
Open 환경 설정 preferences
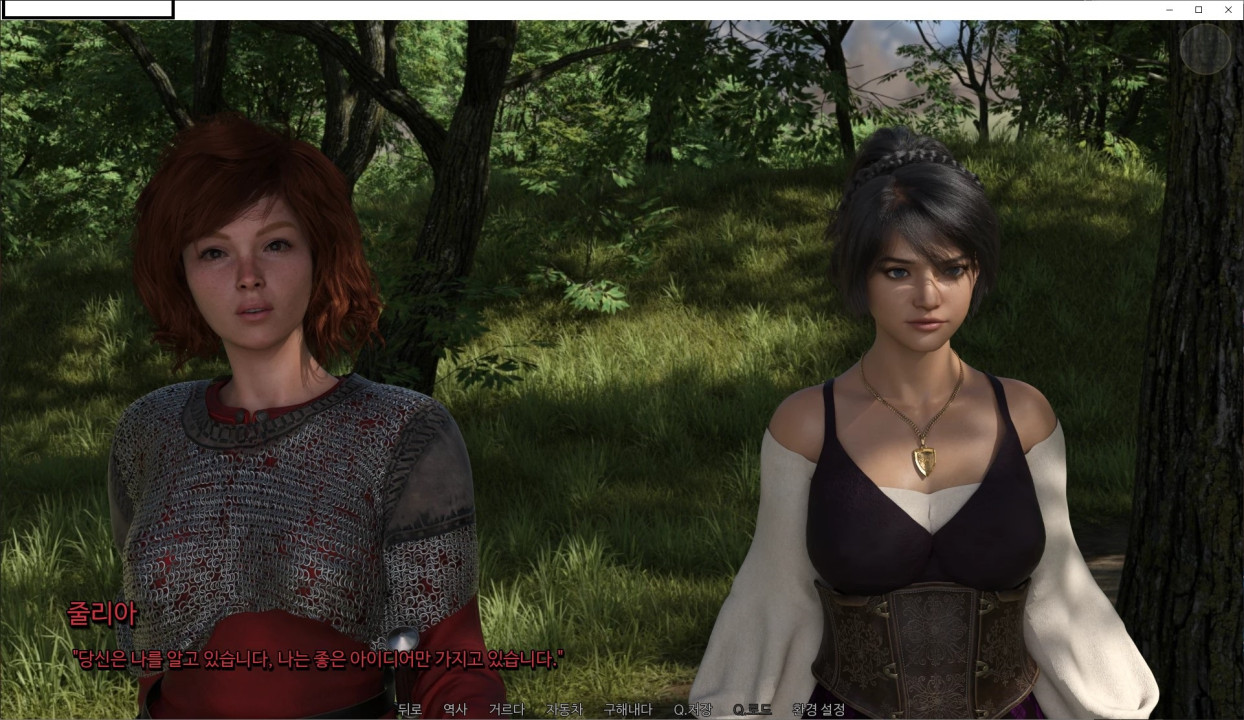(x=818, y=710)
